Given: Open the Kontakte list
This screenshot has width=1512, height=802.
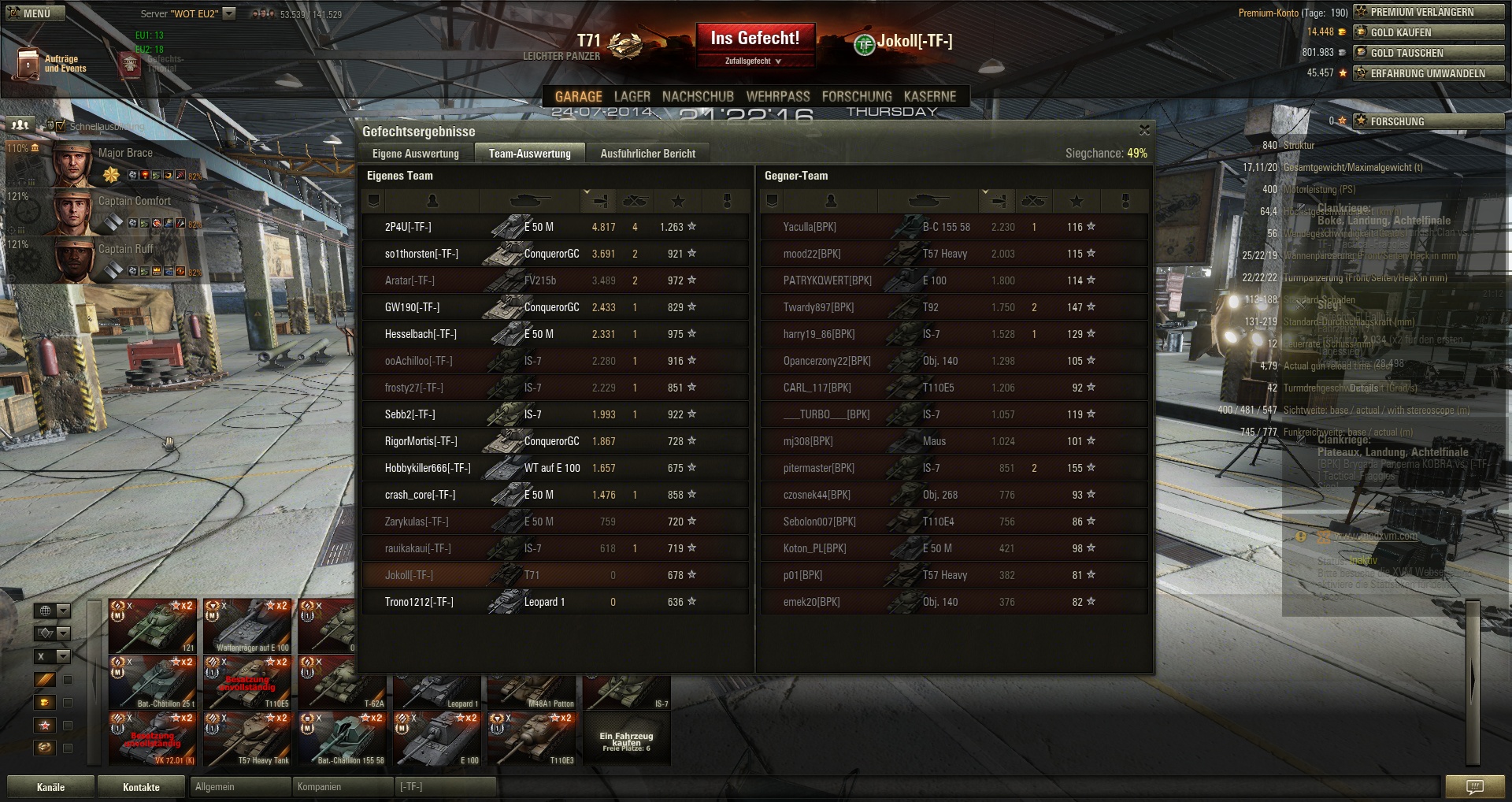Looking at the screenshot, I should click(x=141, y=787).
